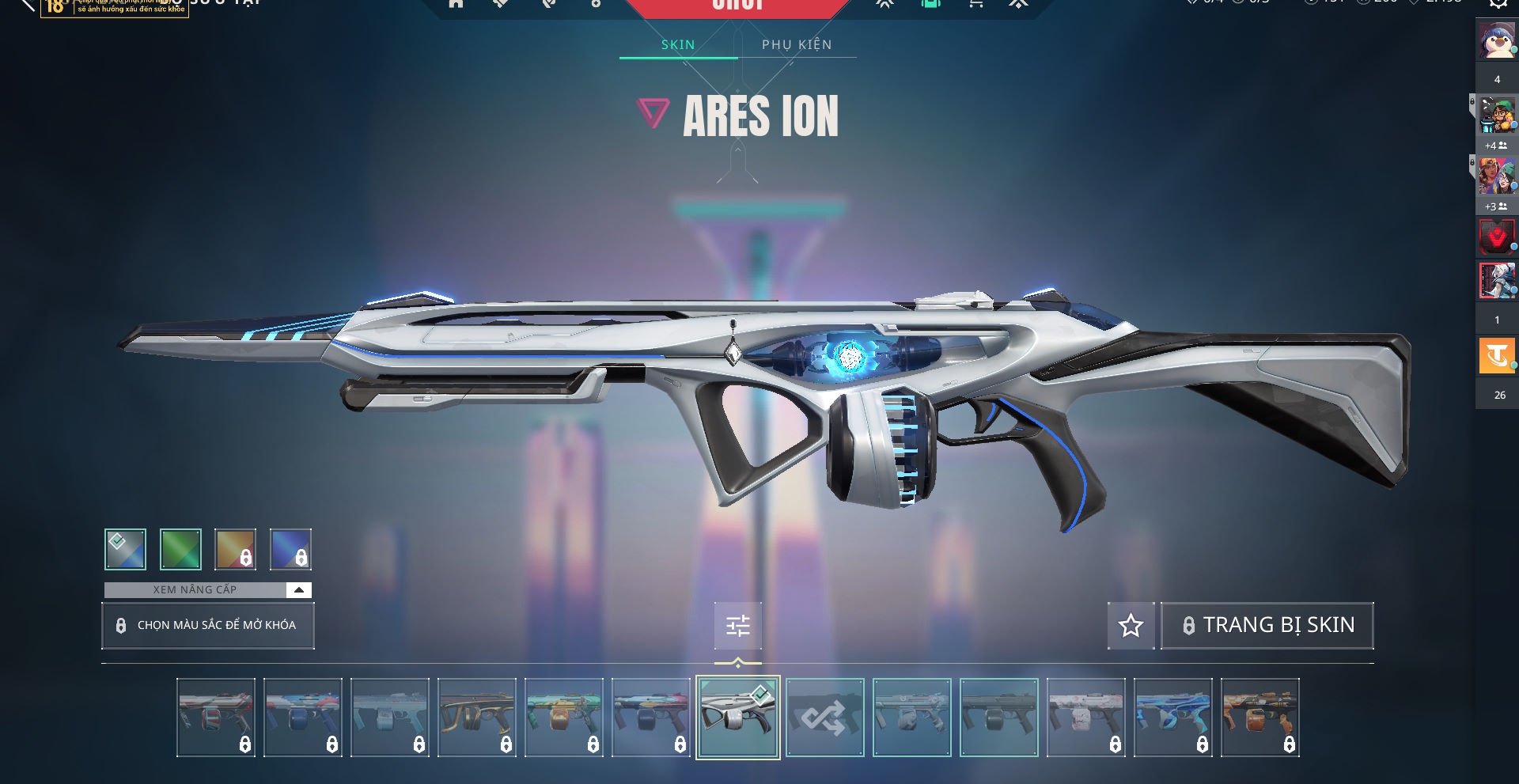Select the orange and black Ares skin
This screenshot has width=1519, height=784.
click(1260, 718)
